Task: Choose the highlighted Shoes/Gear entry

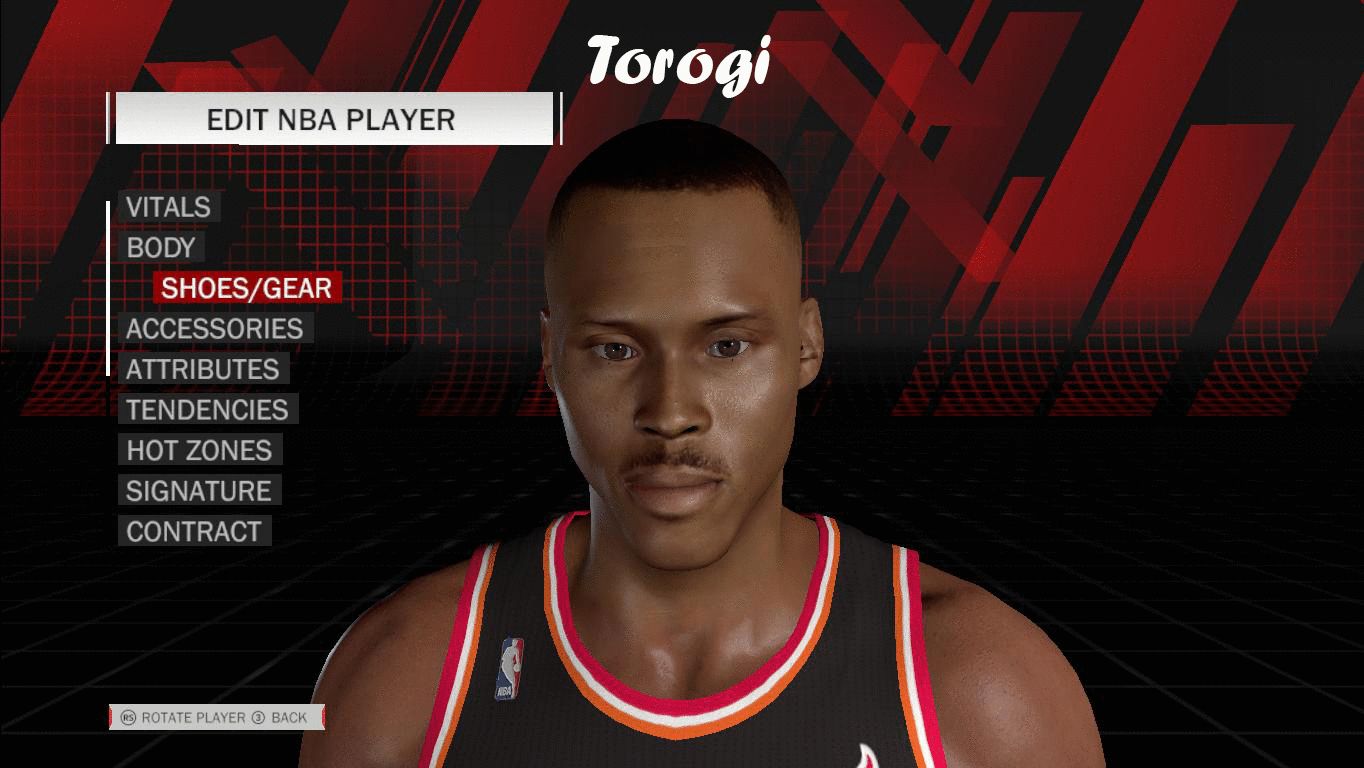Action: (247, 288)
